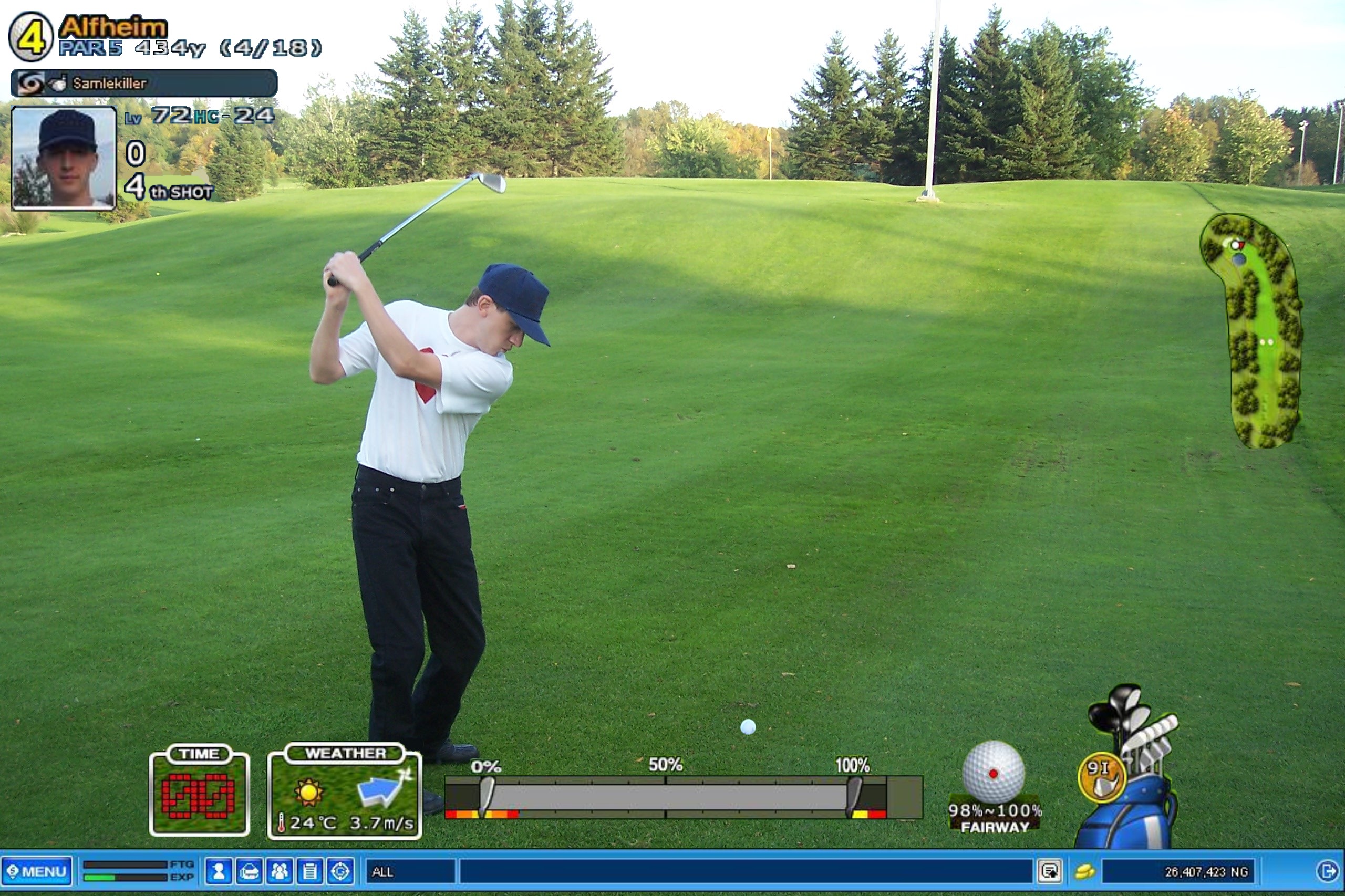View Samlekiller's player portrait

pyautogui.click(x=64, y=158)
